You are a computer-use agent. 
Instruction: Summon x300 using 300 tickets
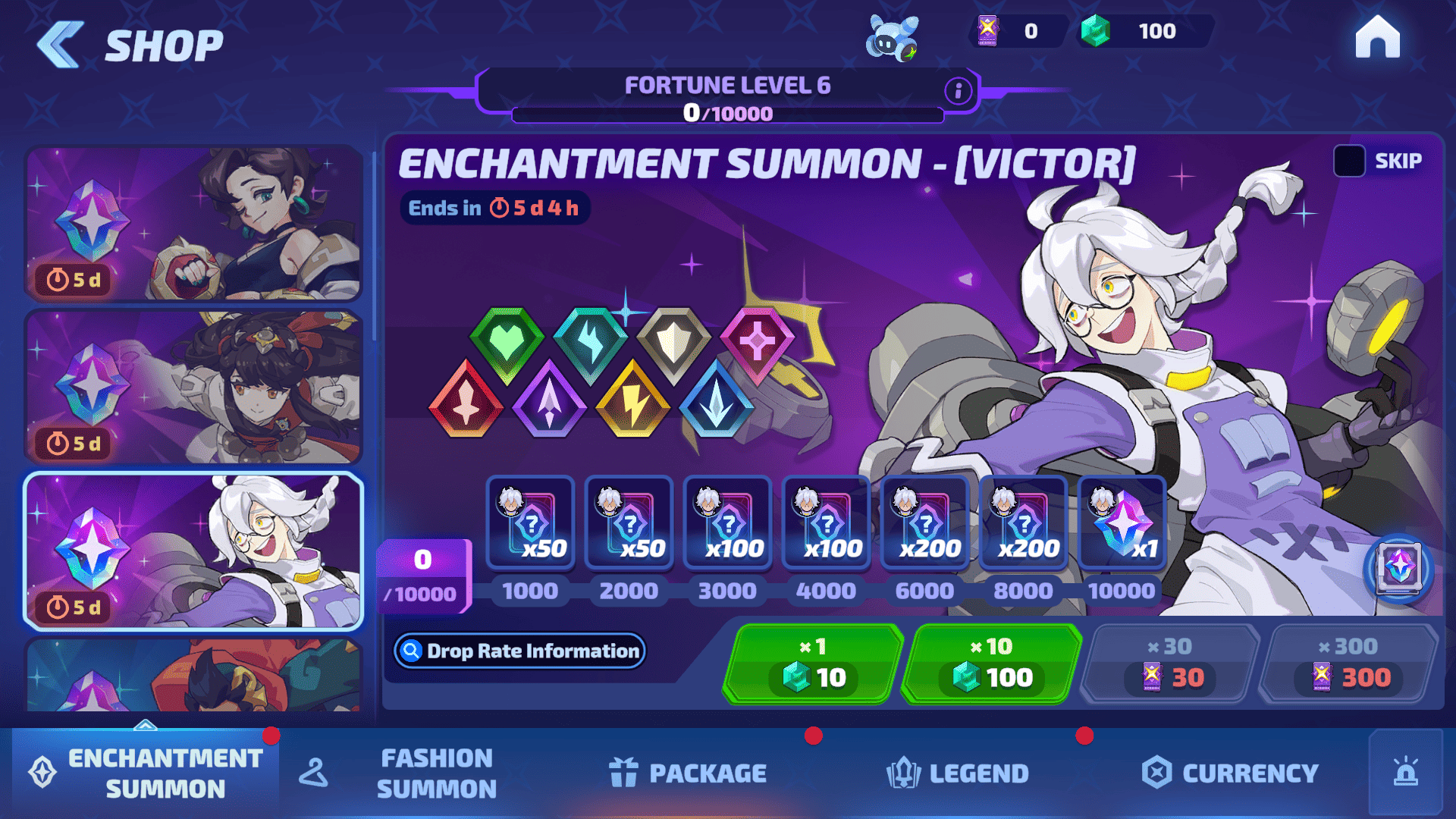point(1348,664)
